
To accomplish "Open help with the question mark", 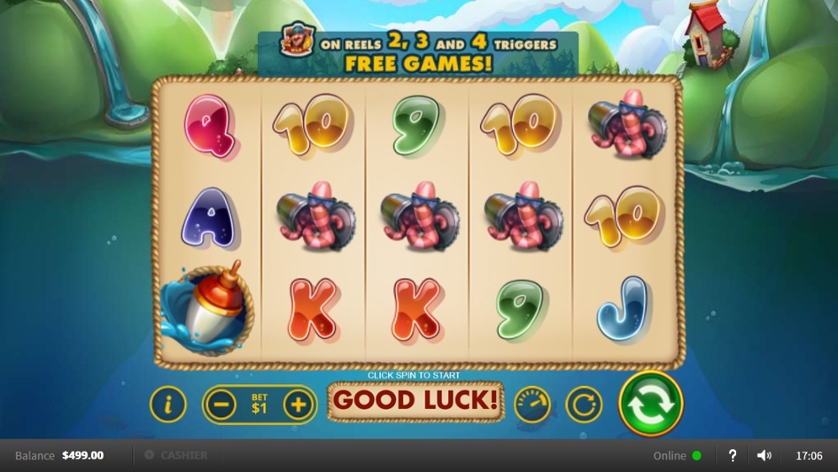I will click(x=732, y=455).
